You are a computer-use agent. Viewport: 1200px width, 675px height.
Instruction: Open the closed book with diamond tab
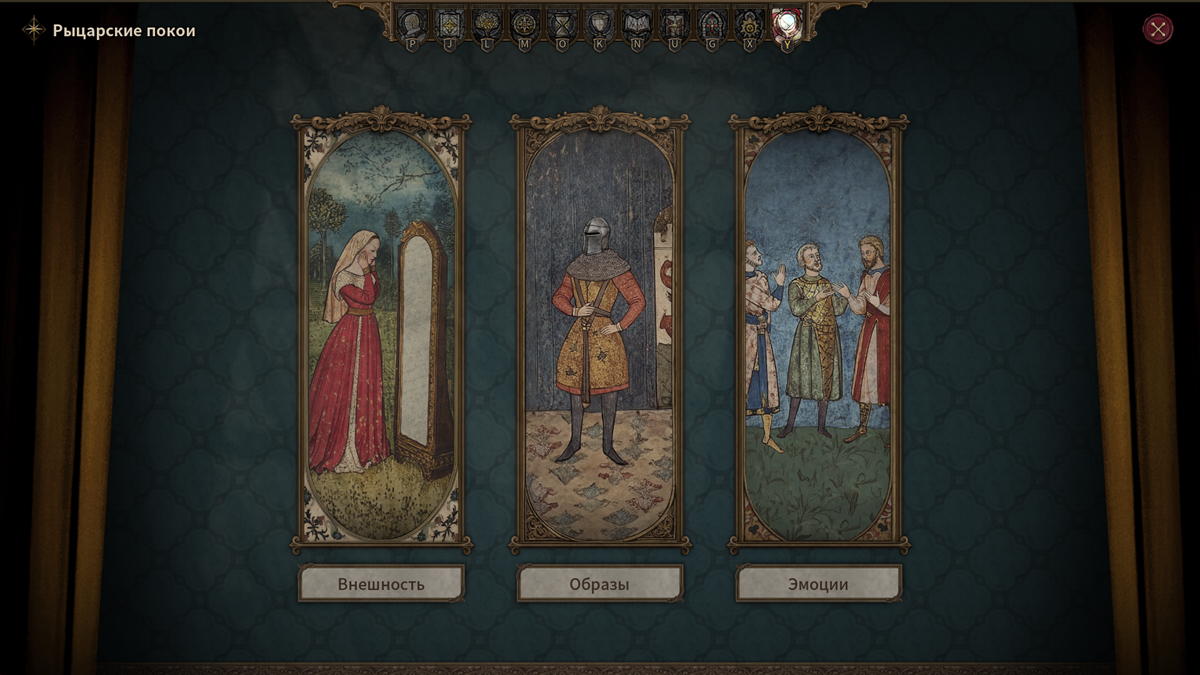[x=449, y=23]
